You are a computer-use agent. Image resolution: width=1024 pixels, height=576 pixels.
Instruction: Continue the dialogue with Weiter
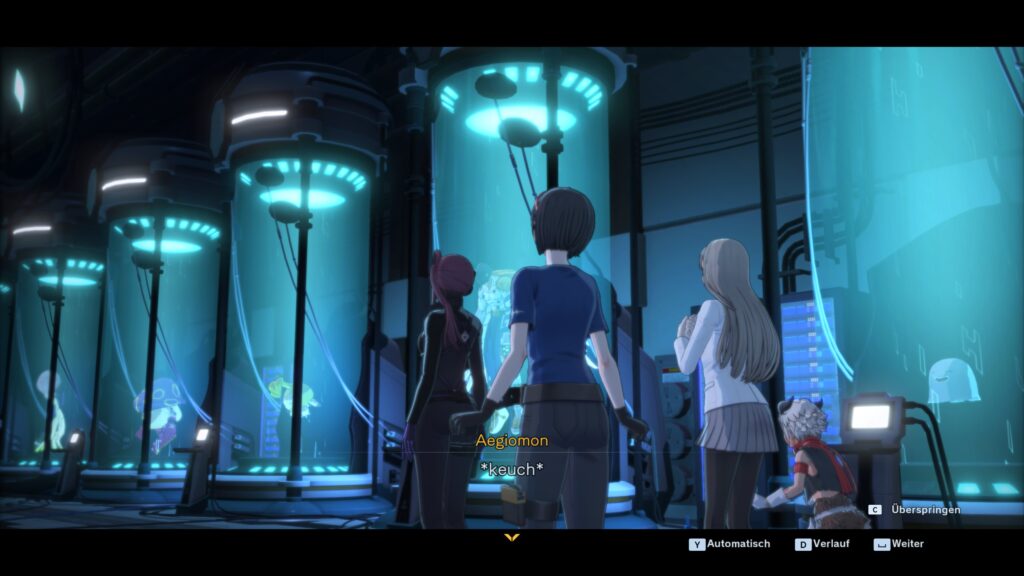point(900,544)
